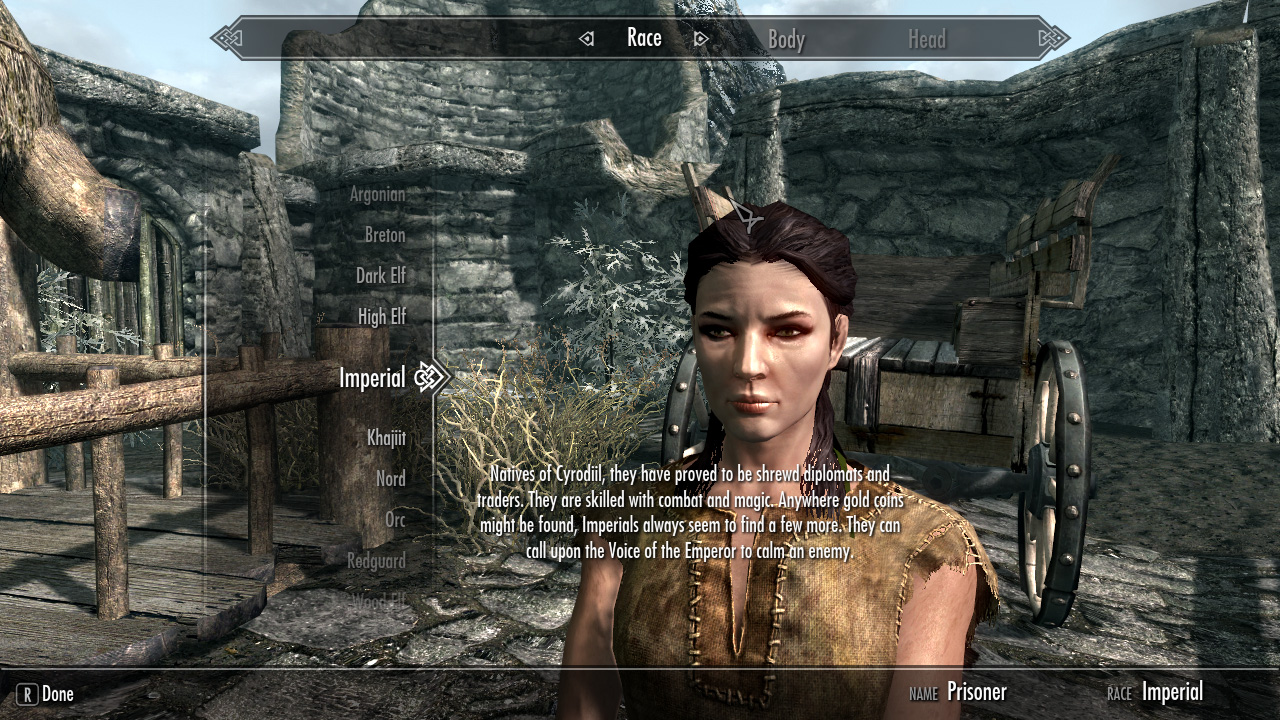Pick Breton from the race list
This screenshot has width=1280, height=720.
[x=384, y=235]
